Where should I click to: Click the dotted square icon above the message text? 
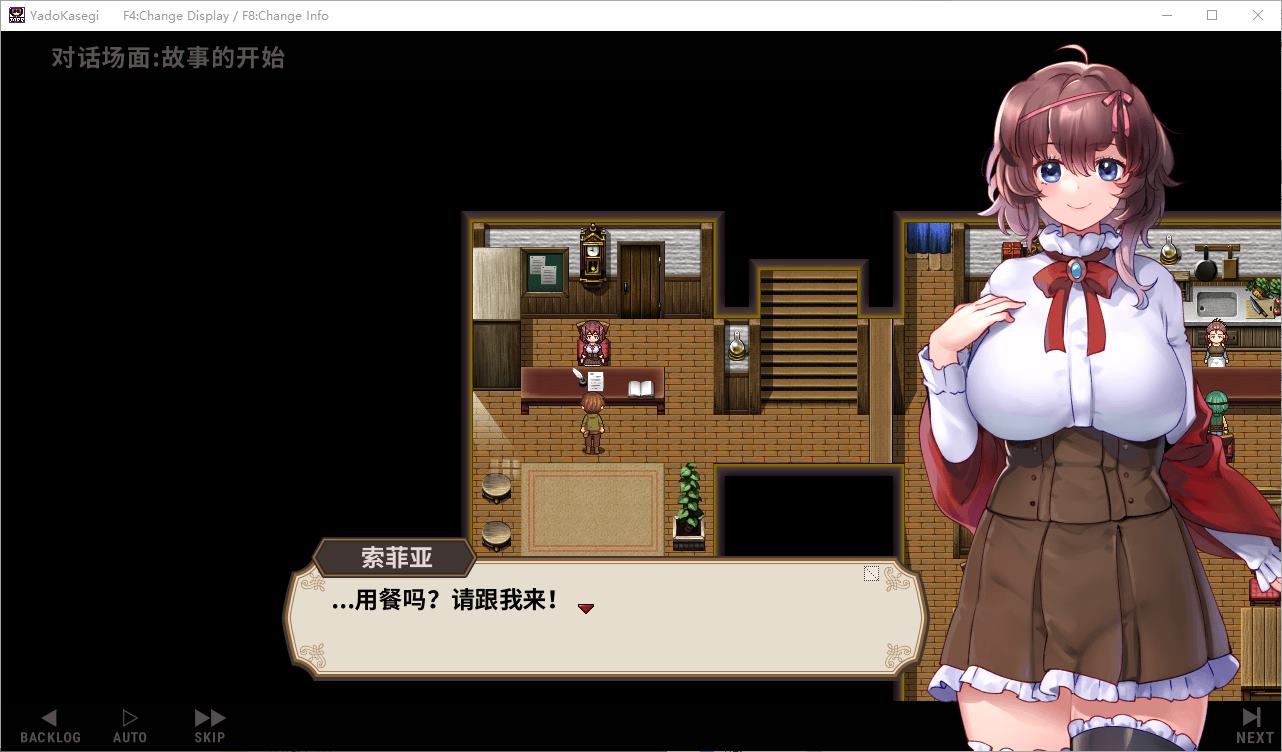[x=870, y=573]
